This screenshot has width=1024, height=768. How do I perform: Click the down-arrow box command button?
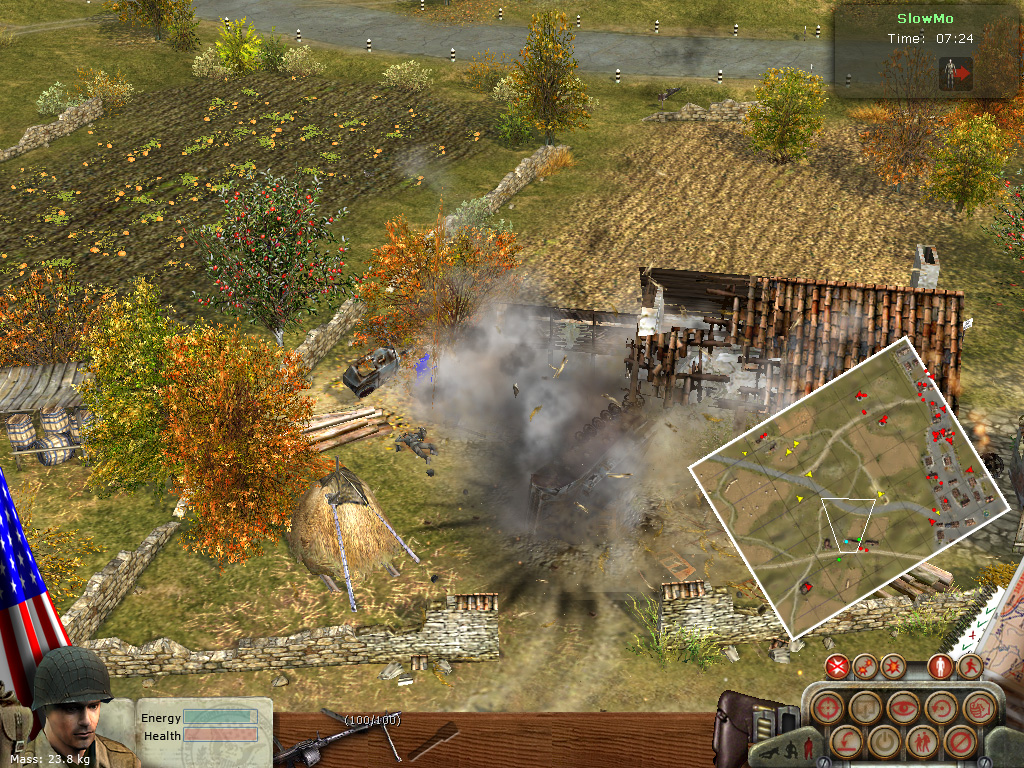(x=865, y=708)
